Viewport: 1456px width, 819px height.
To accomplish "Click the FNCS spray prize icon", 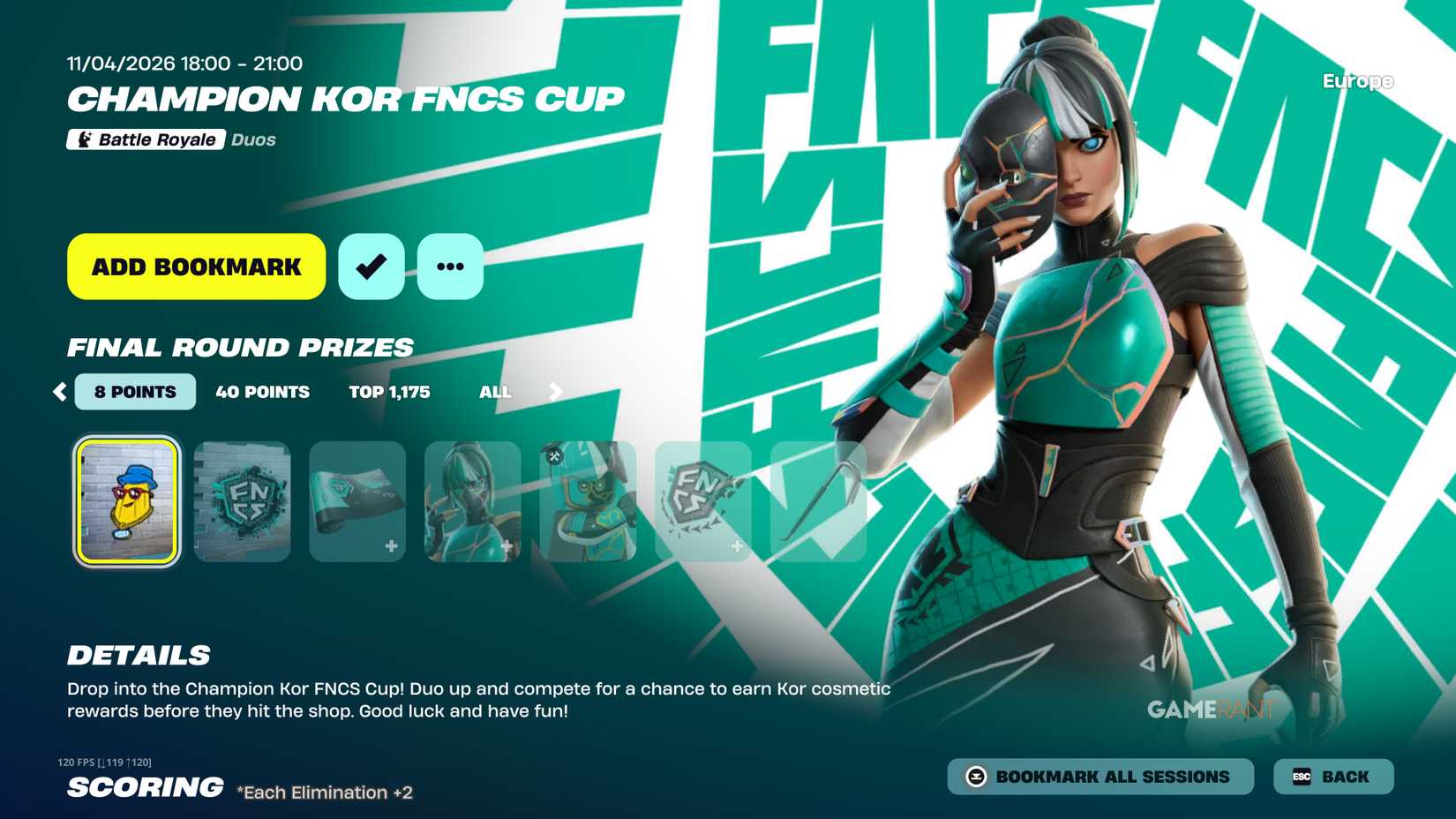I will [x=242, y=499].
